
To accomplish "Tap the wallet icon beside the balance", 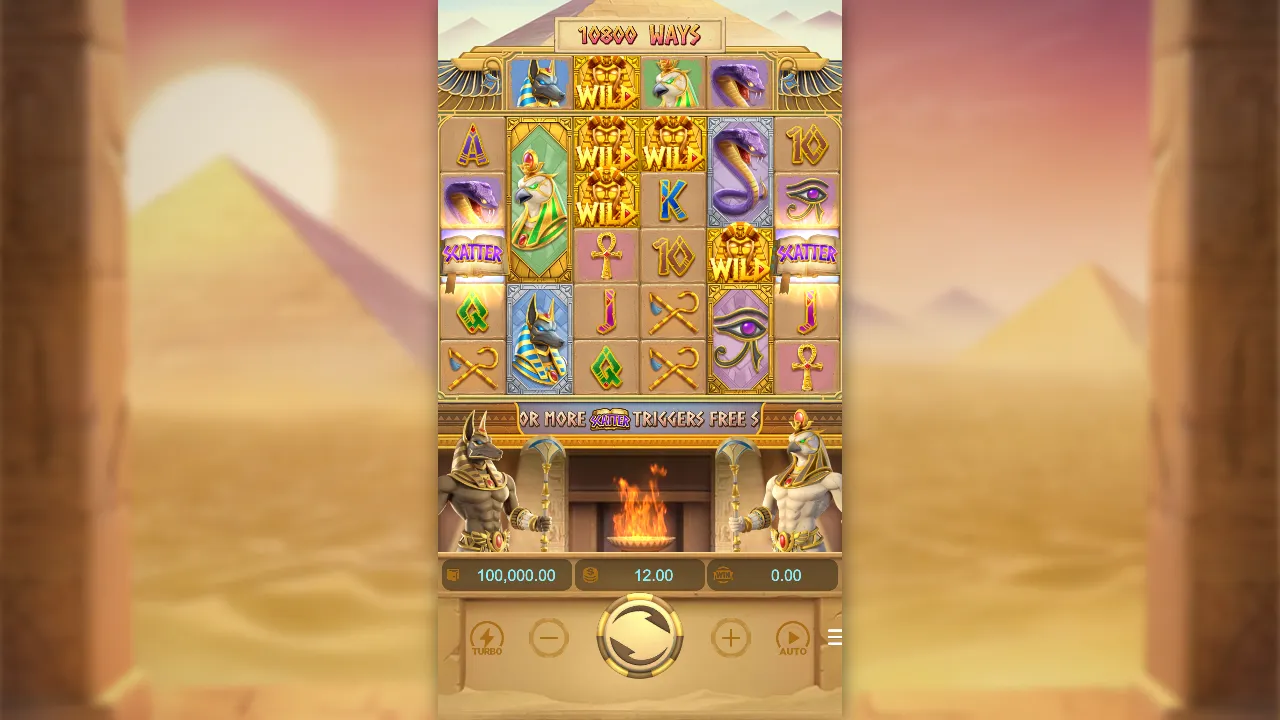I will [453, 574].
